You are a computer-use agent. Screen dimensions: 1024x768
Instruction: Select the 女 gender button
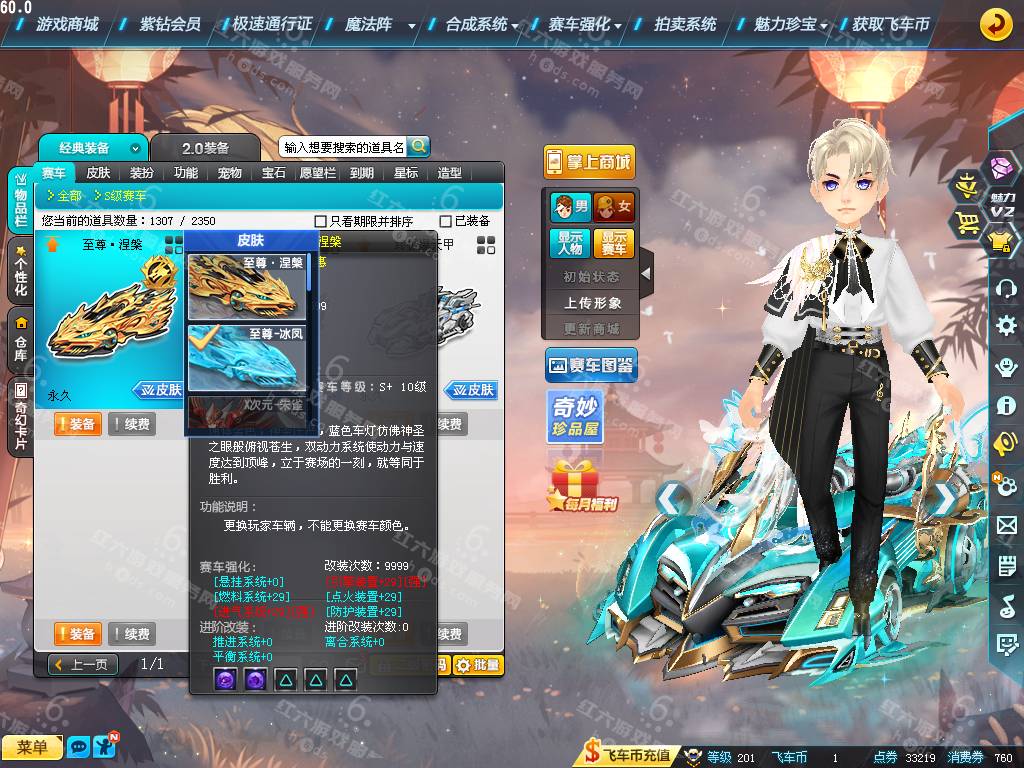point(614,207)
